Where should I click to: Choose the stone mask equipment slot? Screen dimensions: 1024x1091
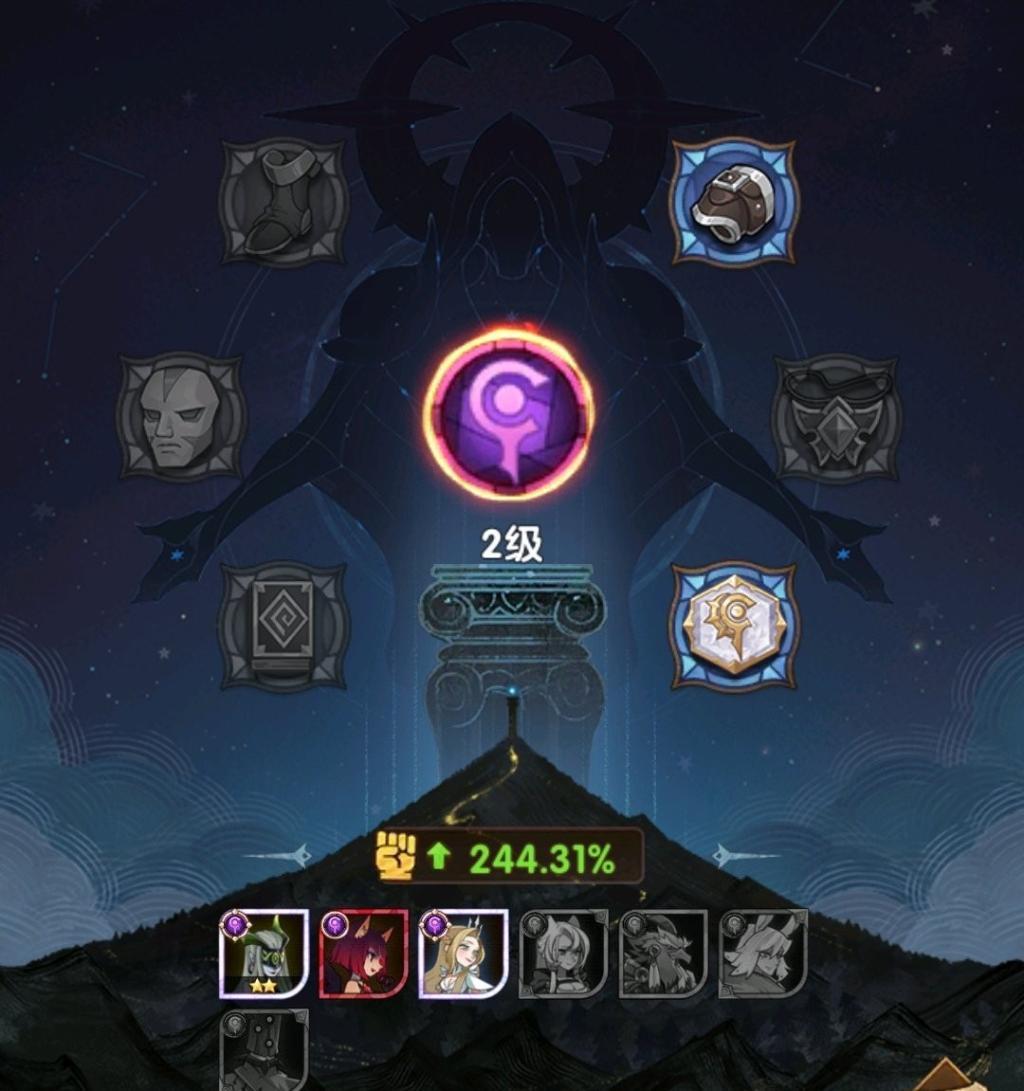pyautogui.click(x=180, y=416)
